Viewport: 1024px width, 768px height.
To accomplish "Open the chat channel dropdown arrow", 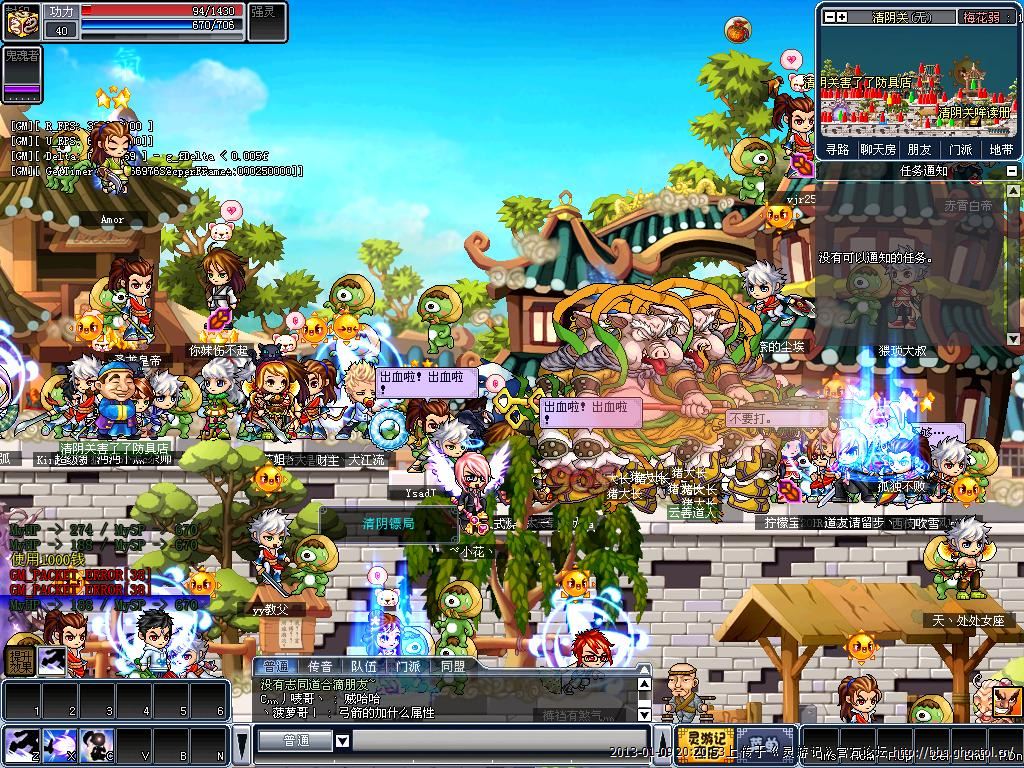I will click(342, 741).
